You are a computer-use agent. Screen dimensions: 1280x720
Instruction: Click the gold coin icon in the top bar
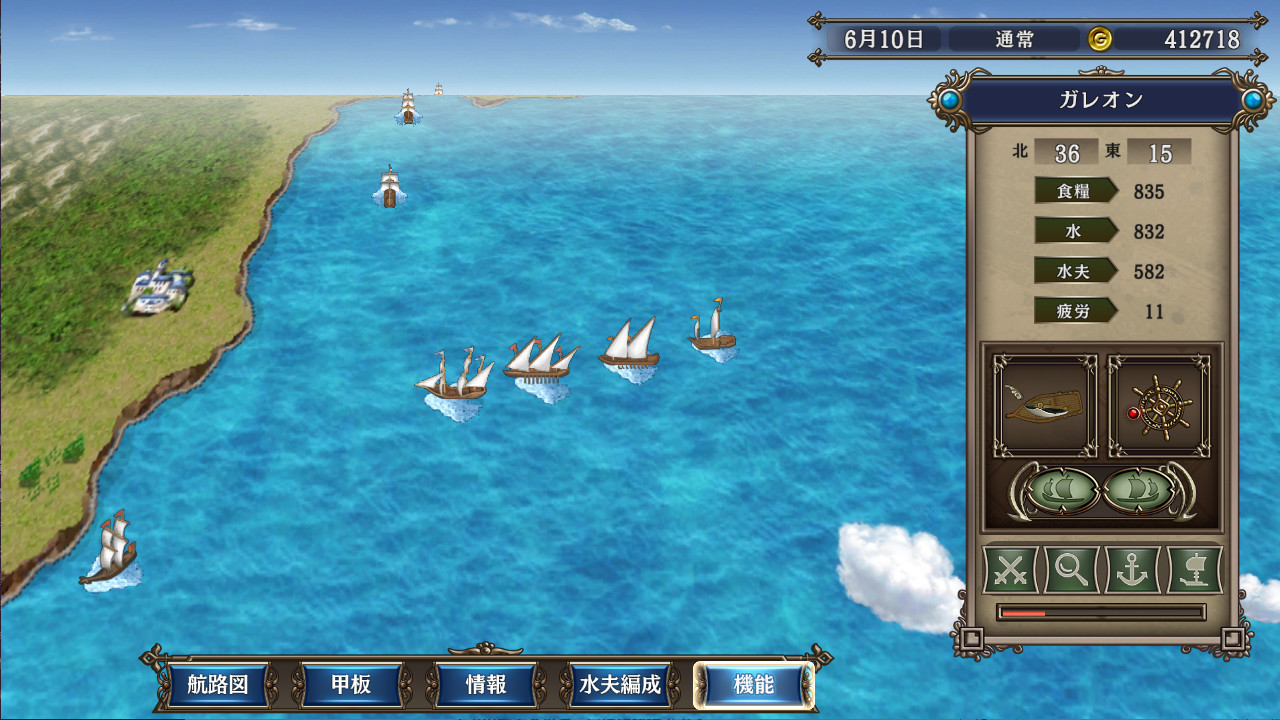[1098, 39]
